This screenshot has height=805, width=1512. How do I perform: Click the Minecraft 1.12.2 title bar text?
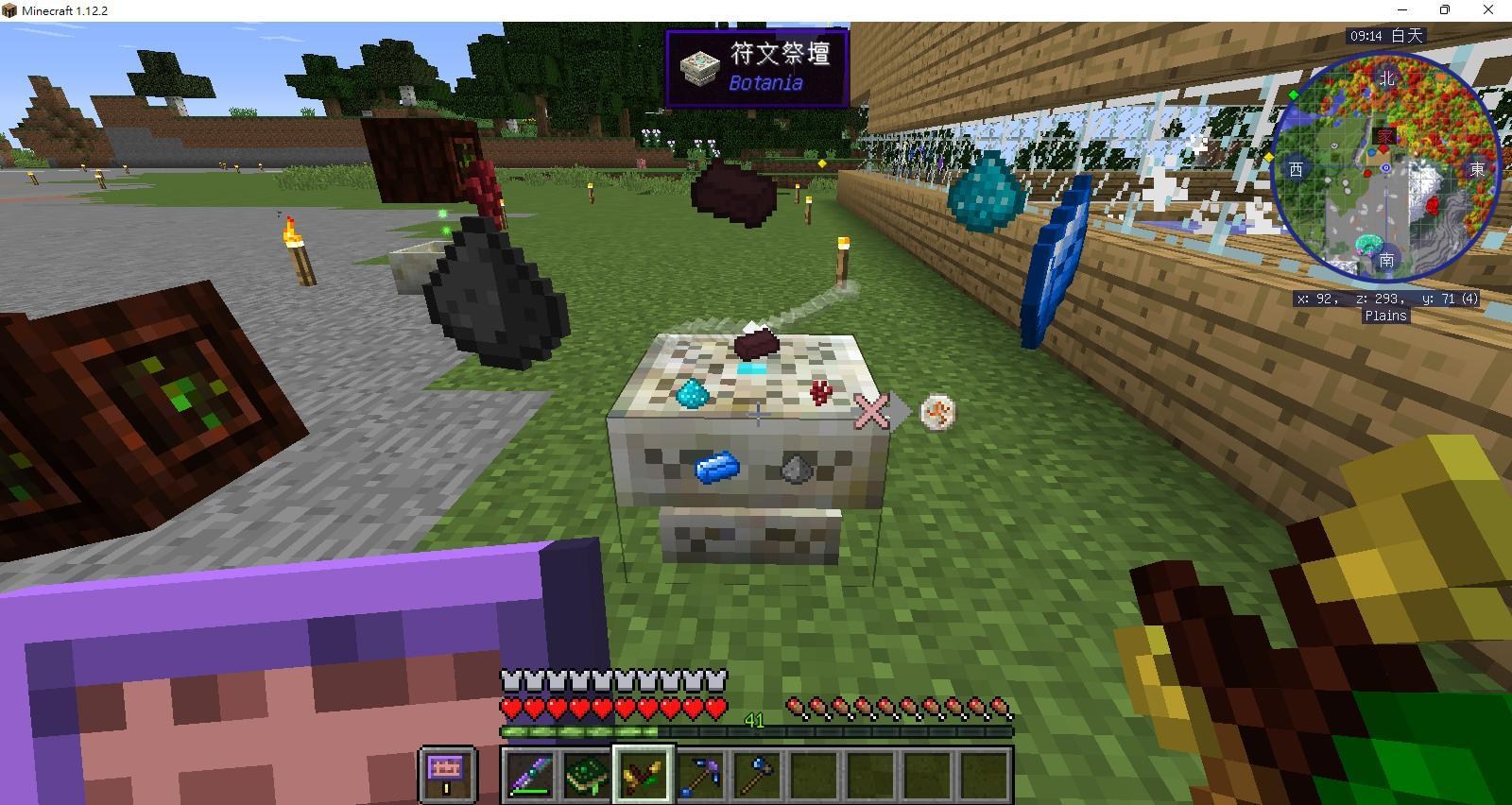point(64,10)
